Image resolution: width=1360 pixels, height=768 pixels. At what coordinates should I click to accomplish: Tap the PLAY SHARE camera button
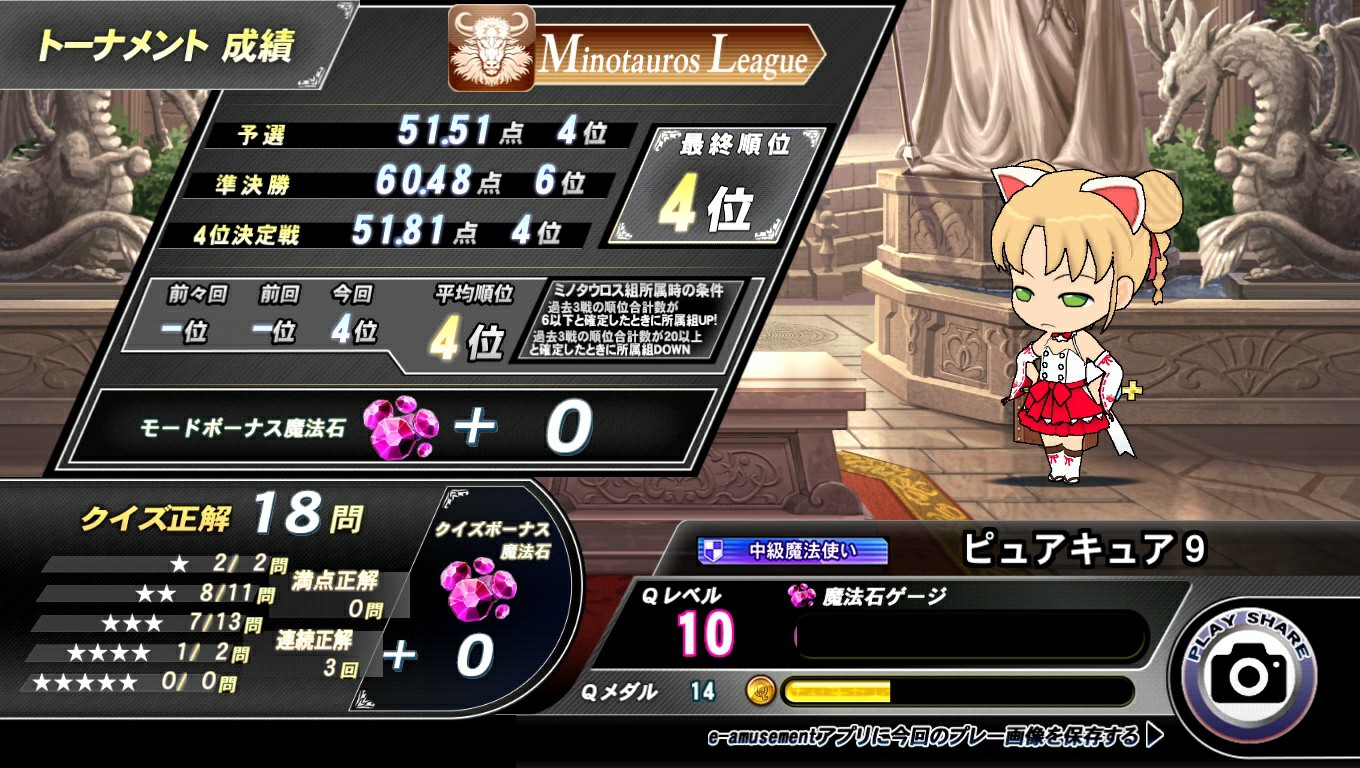(1249, 673)
